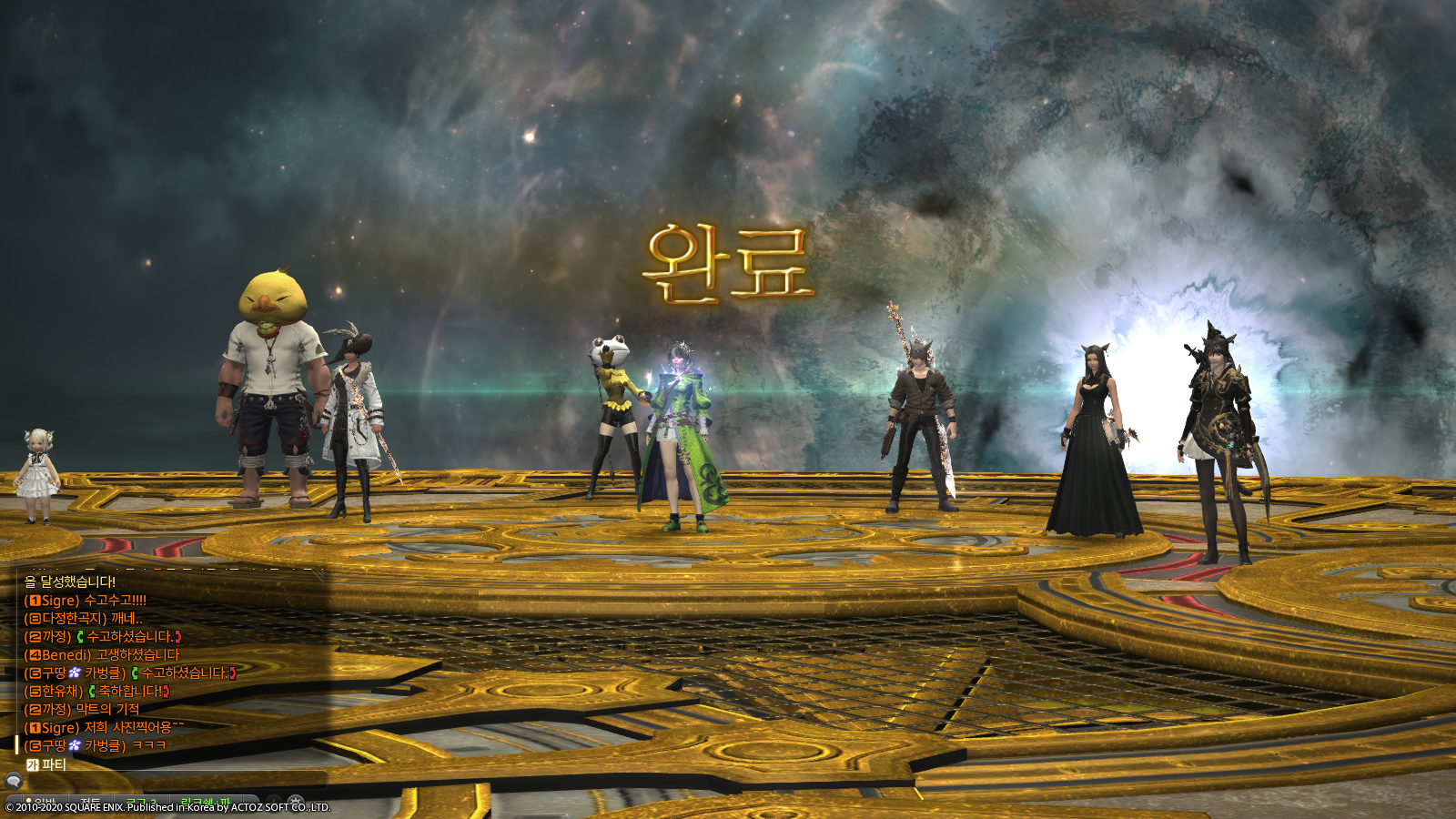Select the 가 auto-translate icon next to 파티
The width and height of the screenshot is (1456, 819).
point(34,765)
